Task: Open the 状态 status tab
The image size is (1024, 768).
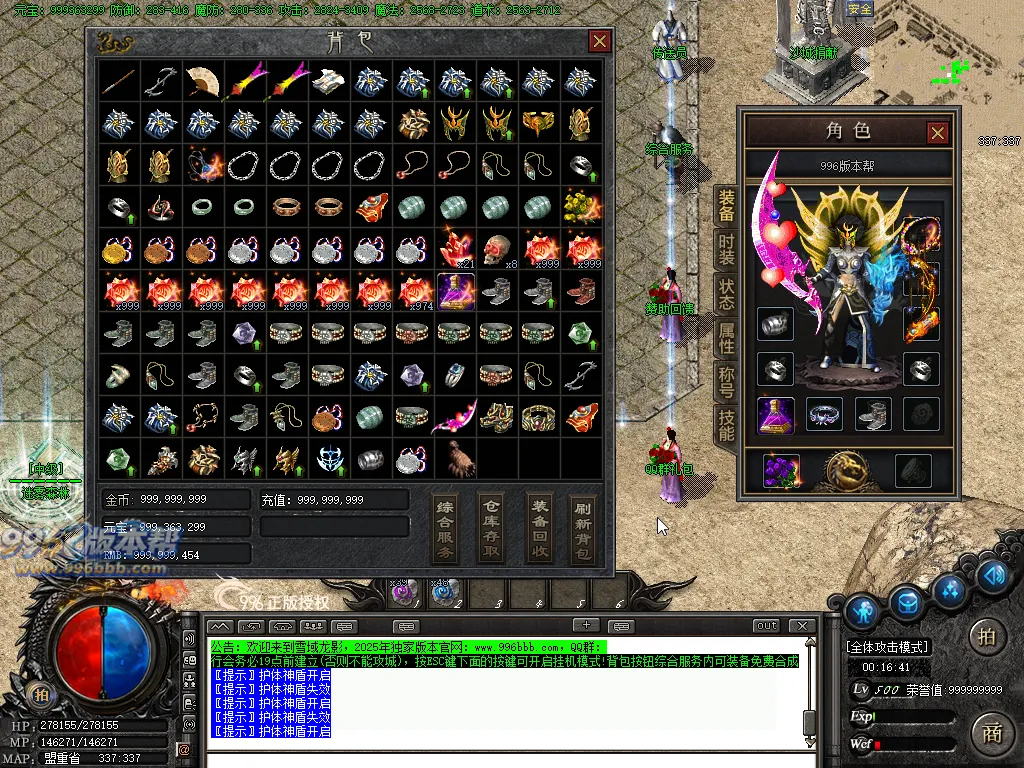Action: click(x=726, y=293)
